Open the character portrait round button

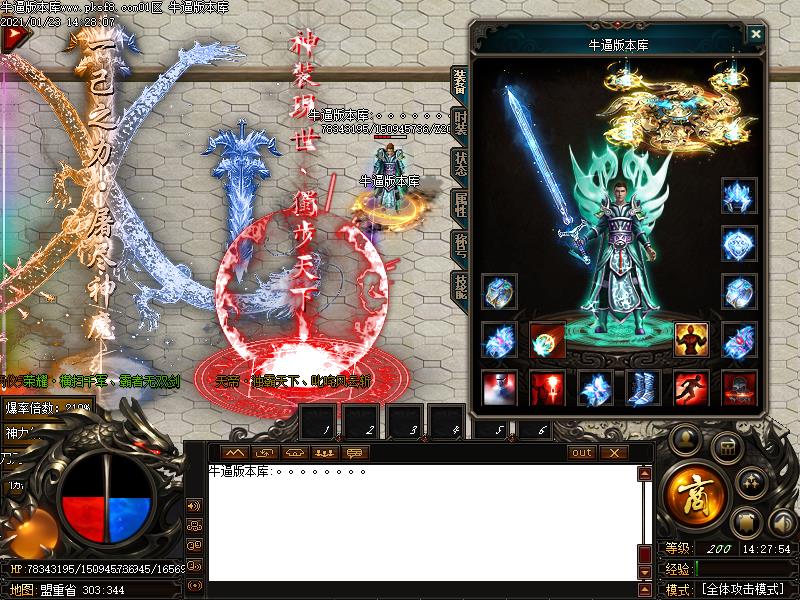click(685, 438)
